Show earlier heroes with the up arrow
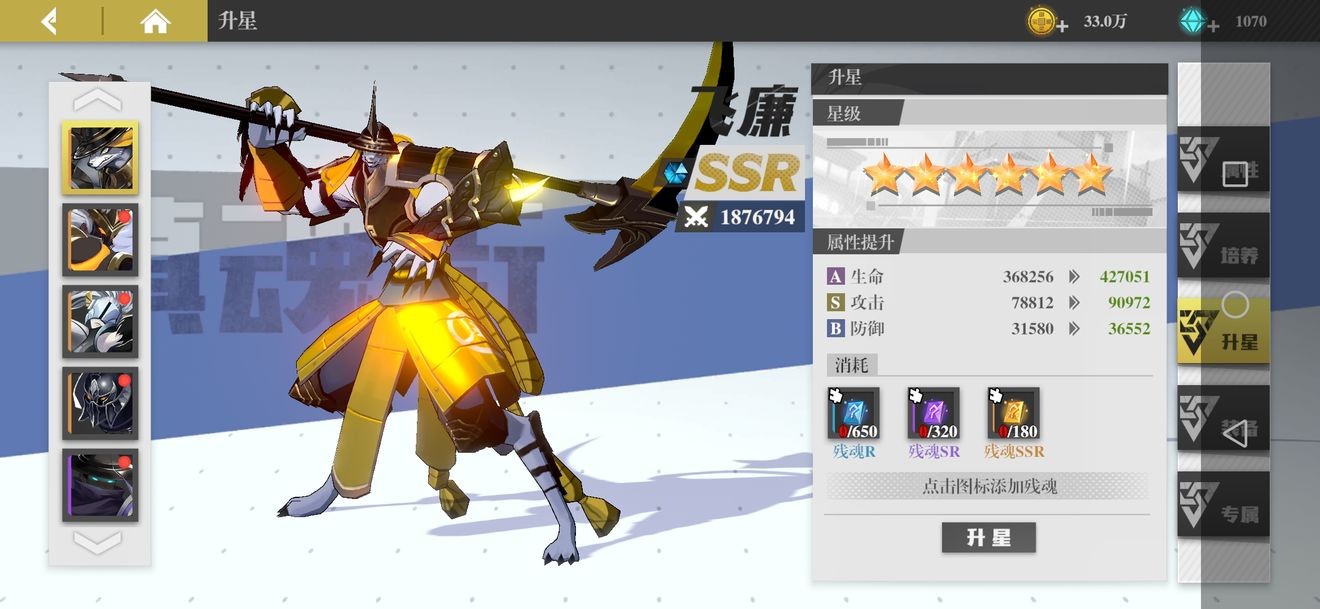The height and width of the screenshot is (609, 1320). click(x=99, y=100)
